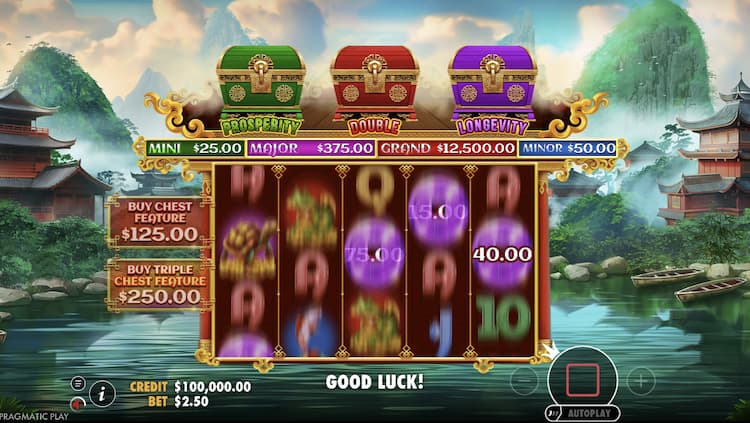Buy Triple Chest Feature for $250.00

159,285
